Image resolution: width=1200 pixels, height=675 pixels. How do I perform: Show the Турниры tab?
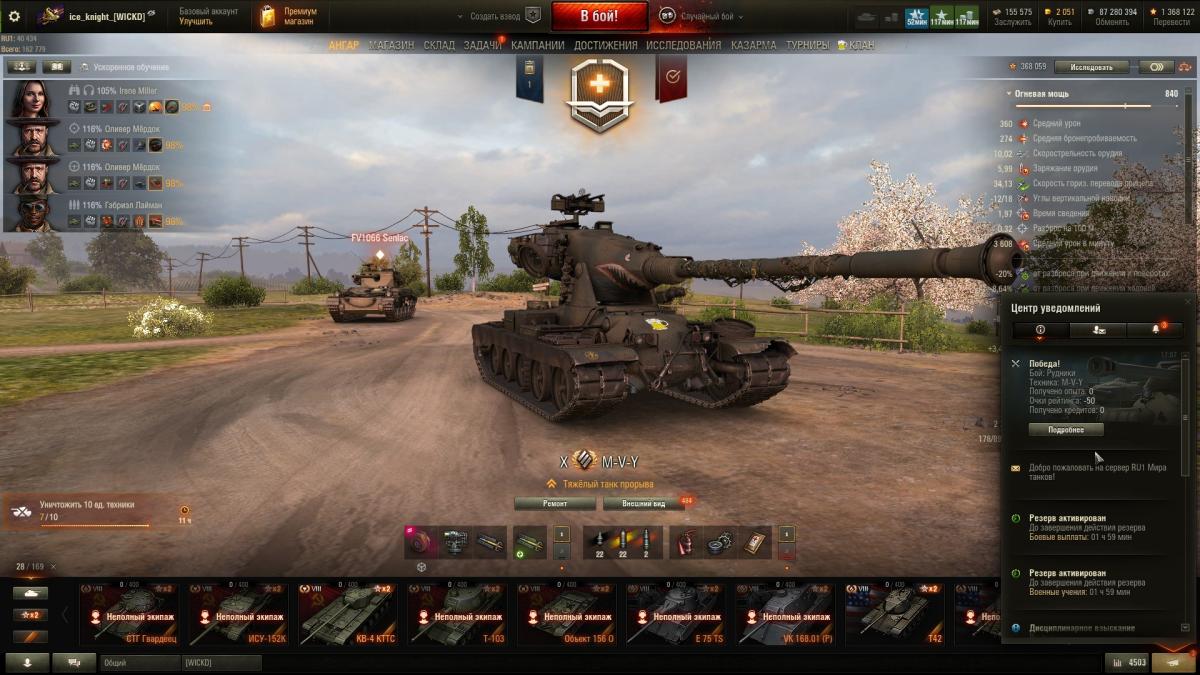(806, 45)
